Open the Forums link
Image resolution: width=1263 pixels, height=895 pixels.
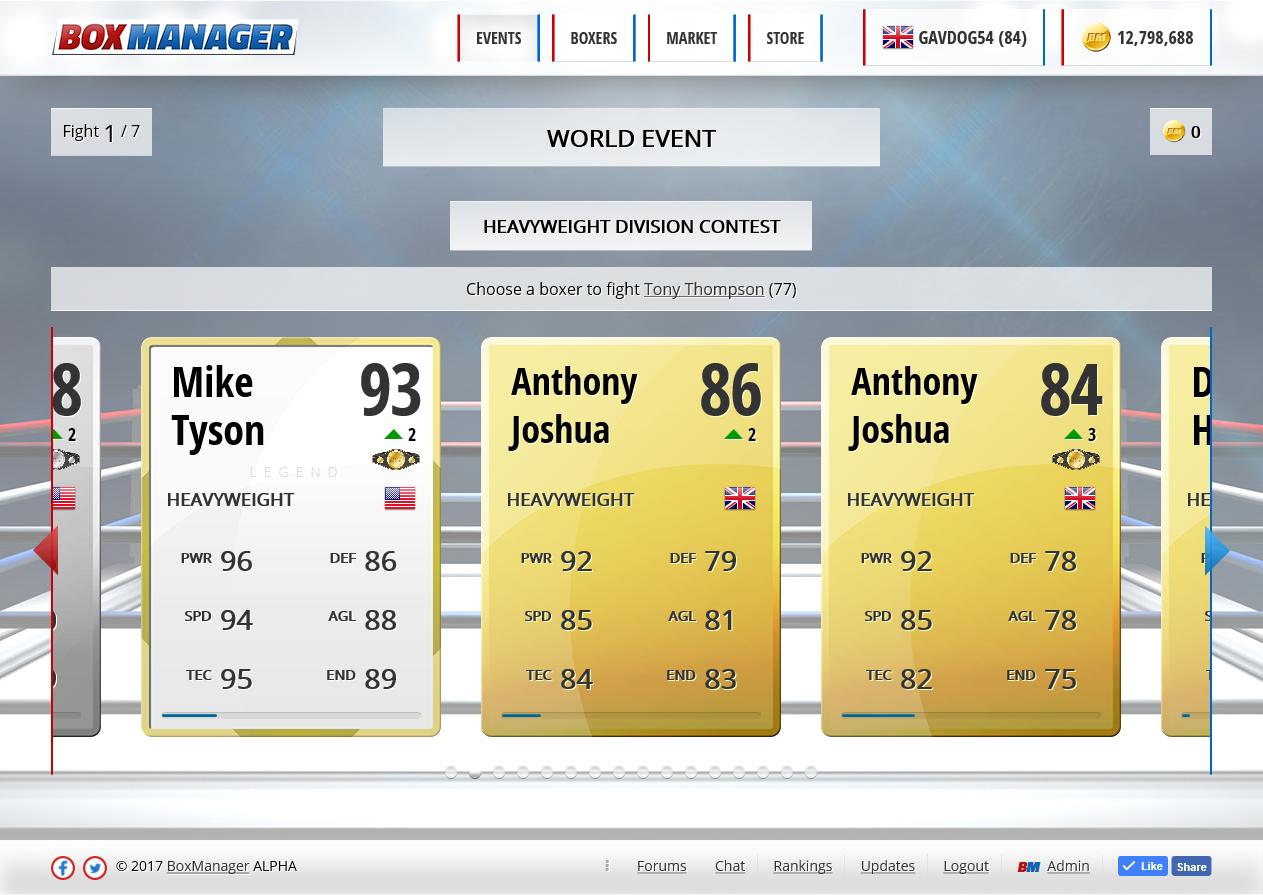pyautogui.click(x=661, y=866)
